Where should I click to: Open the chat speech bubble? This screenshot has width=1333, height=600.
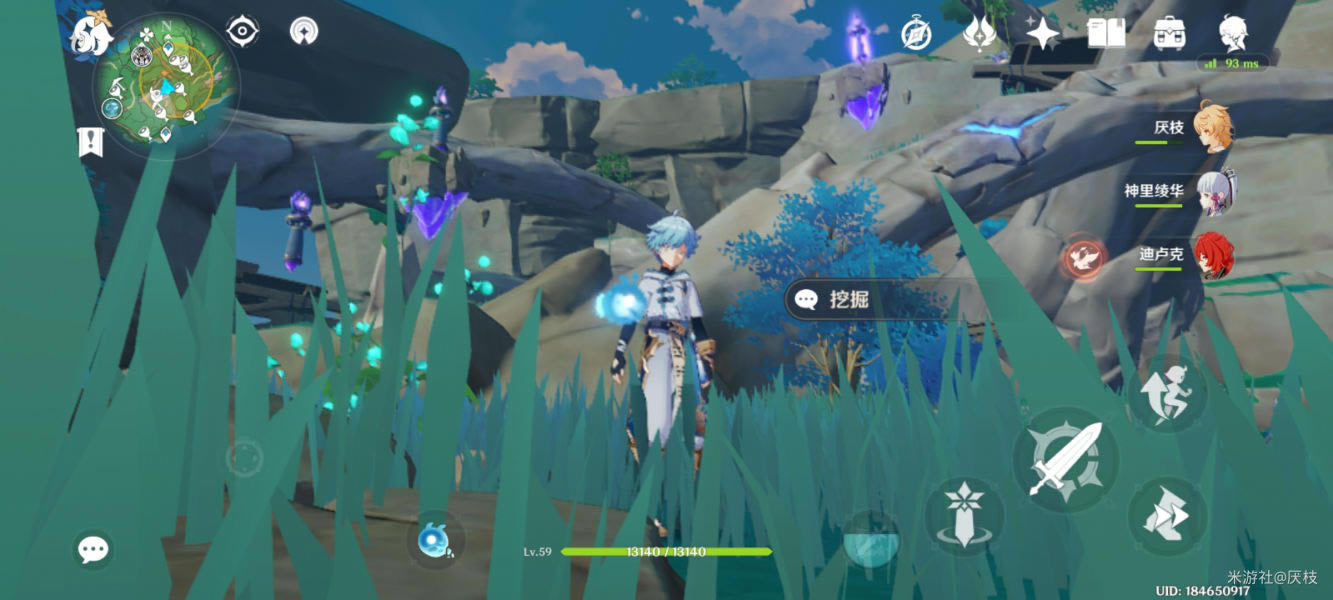pos(93,549)
